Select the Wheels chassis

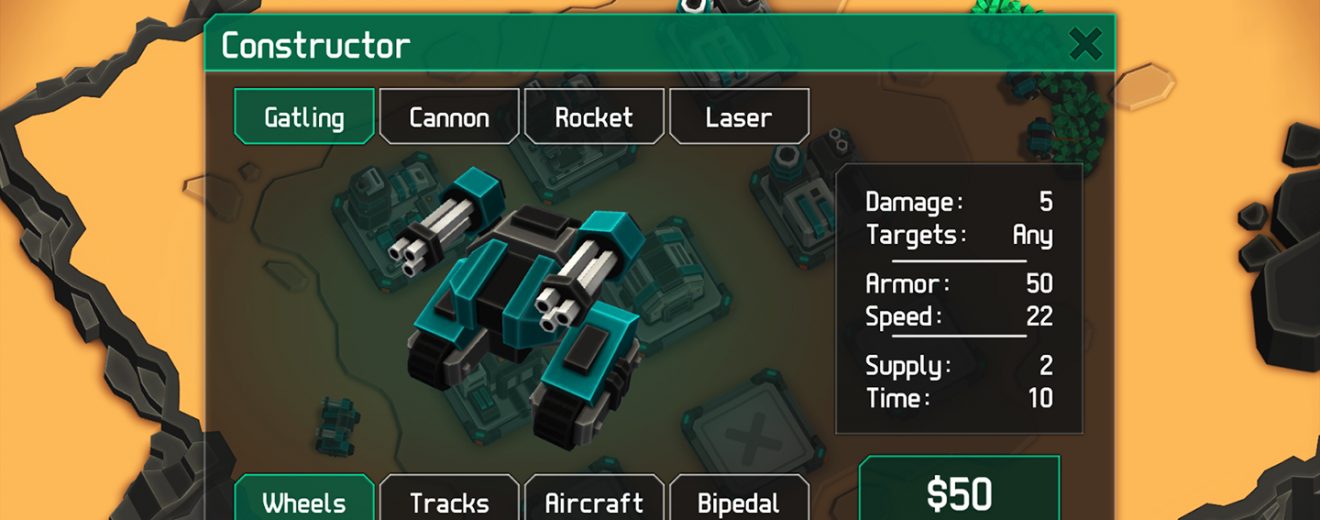click(304, 500)
